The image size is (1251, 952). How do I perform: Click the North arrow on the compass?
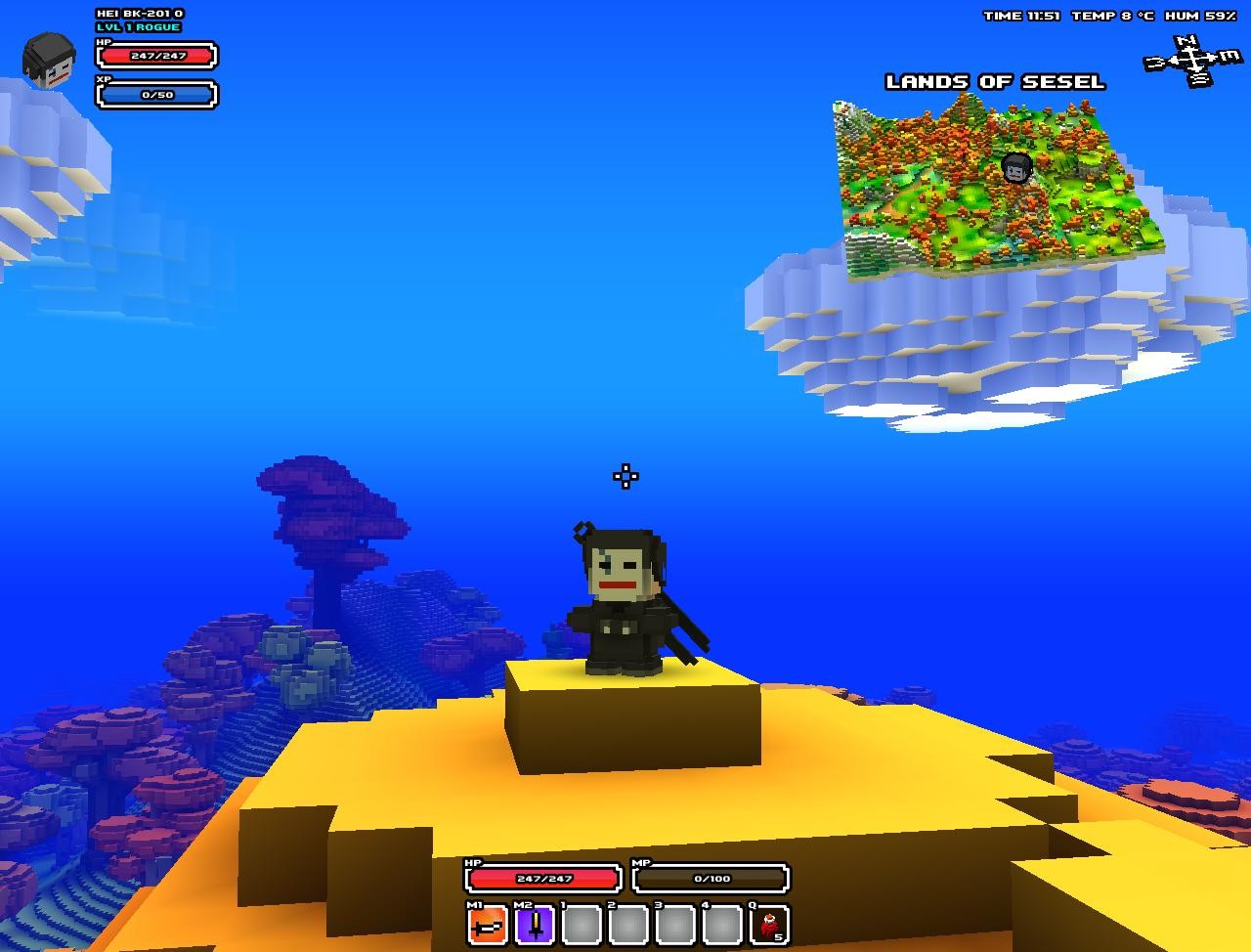pos(1186,41)
